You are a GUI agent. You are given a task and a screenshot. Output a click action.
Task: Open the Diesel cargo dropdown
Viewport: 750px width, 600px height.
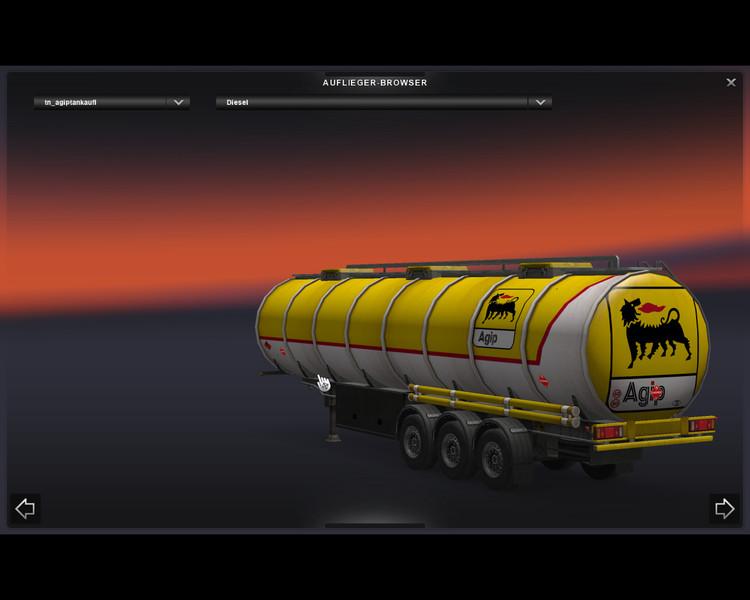[540, 102]
